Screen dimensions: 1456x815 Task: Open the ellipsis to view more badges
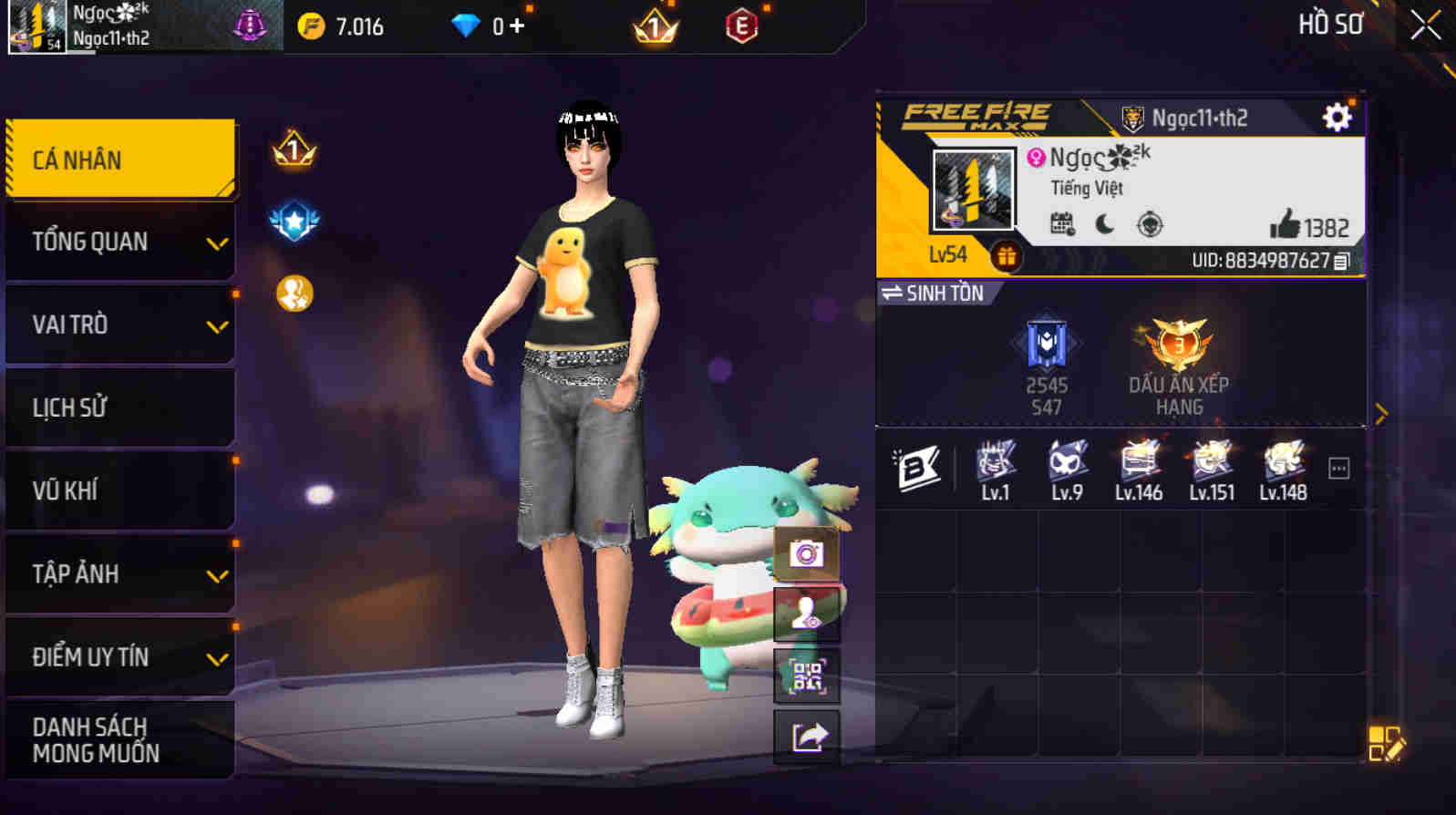click(1337, 467)
